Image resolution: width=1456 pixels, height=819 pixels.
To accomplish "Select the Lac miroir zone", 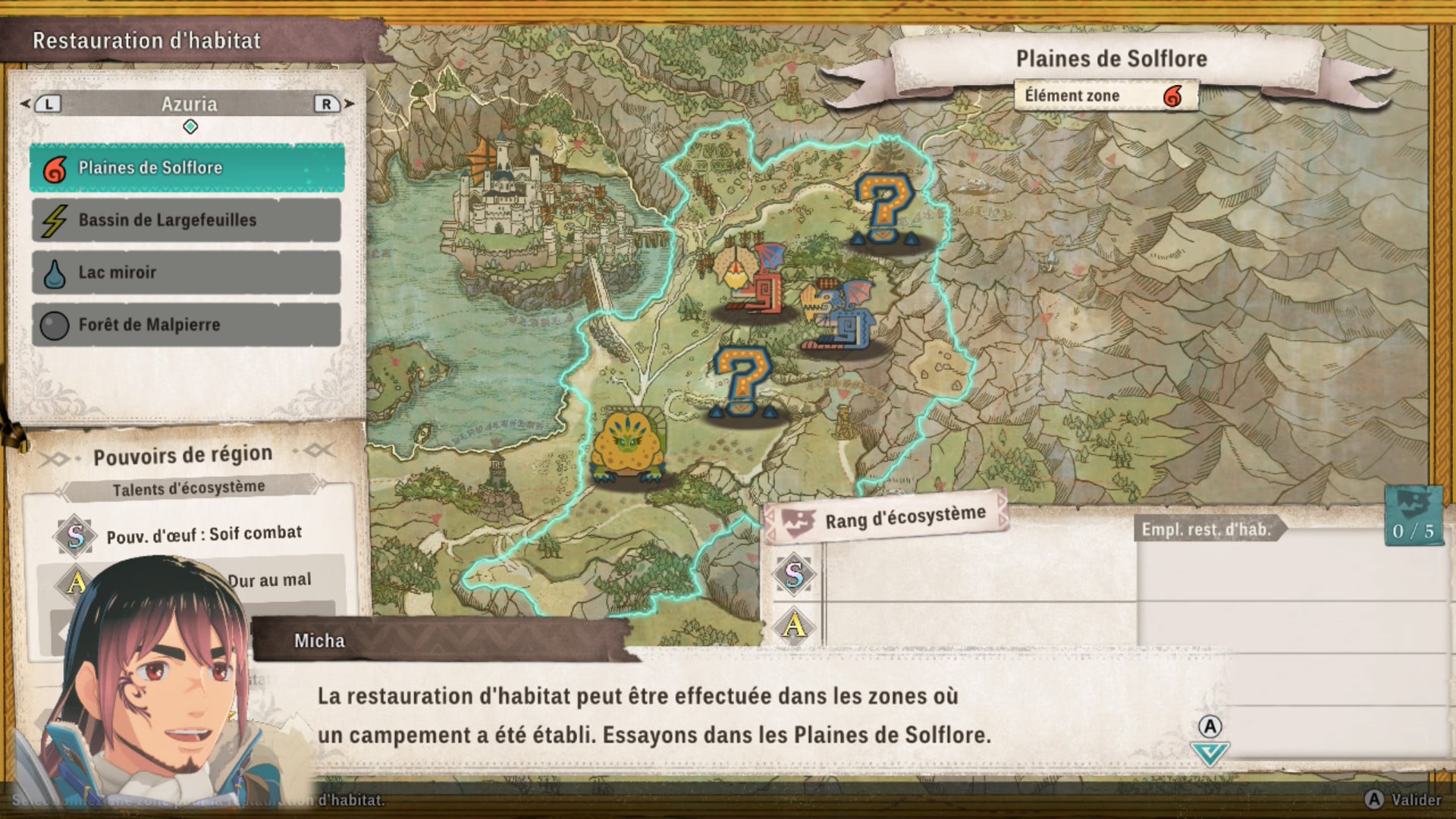I will click(x=187, y=272).
